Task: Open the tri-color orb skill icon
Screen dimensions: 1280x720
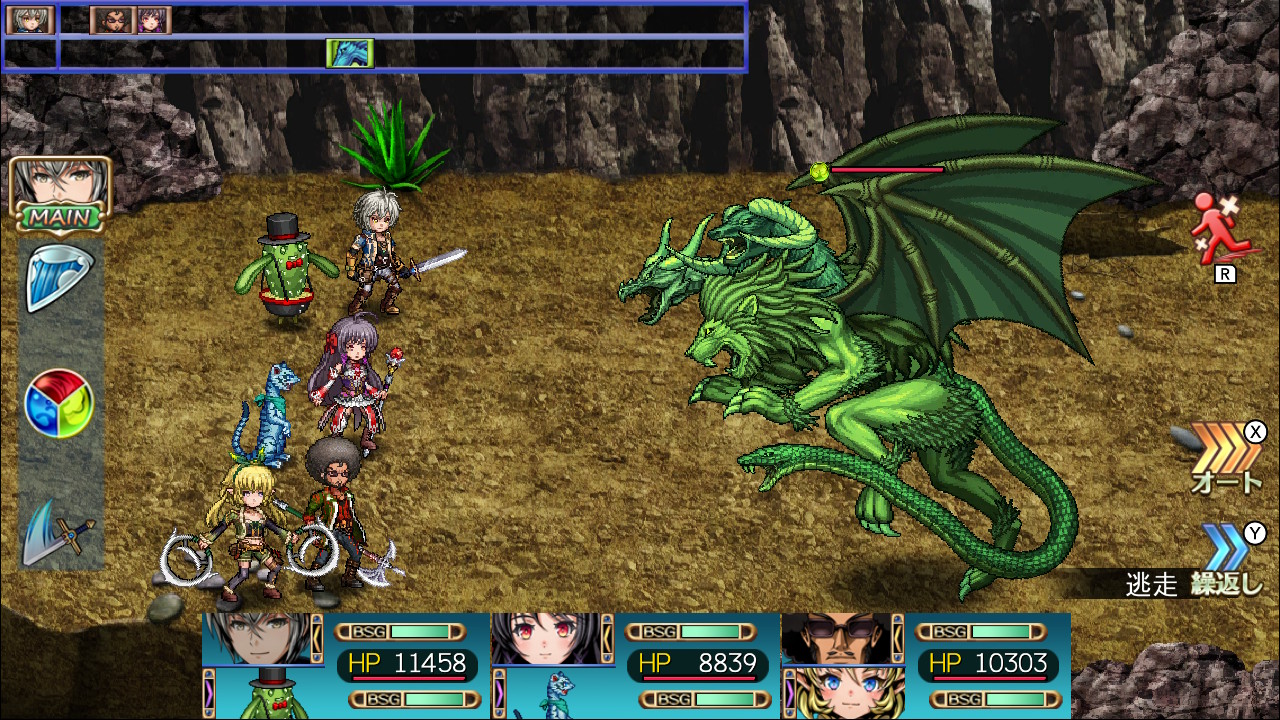Action: tap(59, 403)
